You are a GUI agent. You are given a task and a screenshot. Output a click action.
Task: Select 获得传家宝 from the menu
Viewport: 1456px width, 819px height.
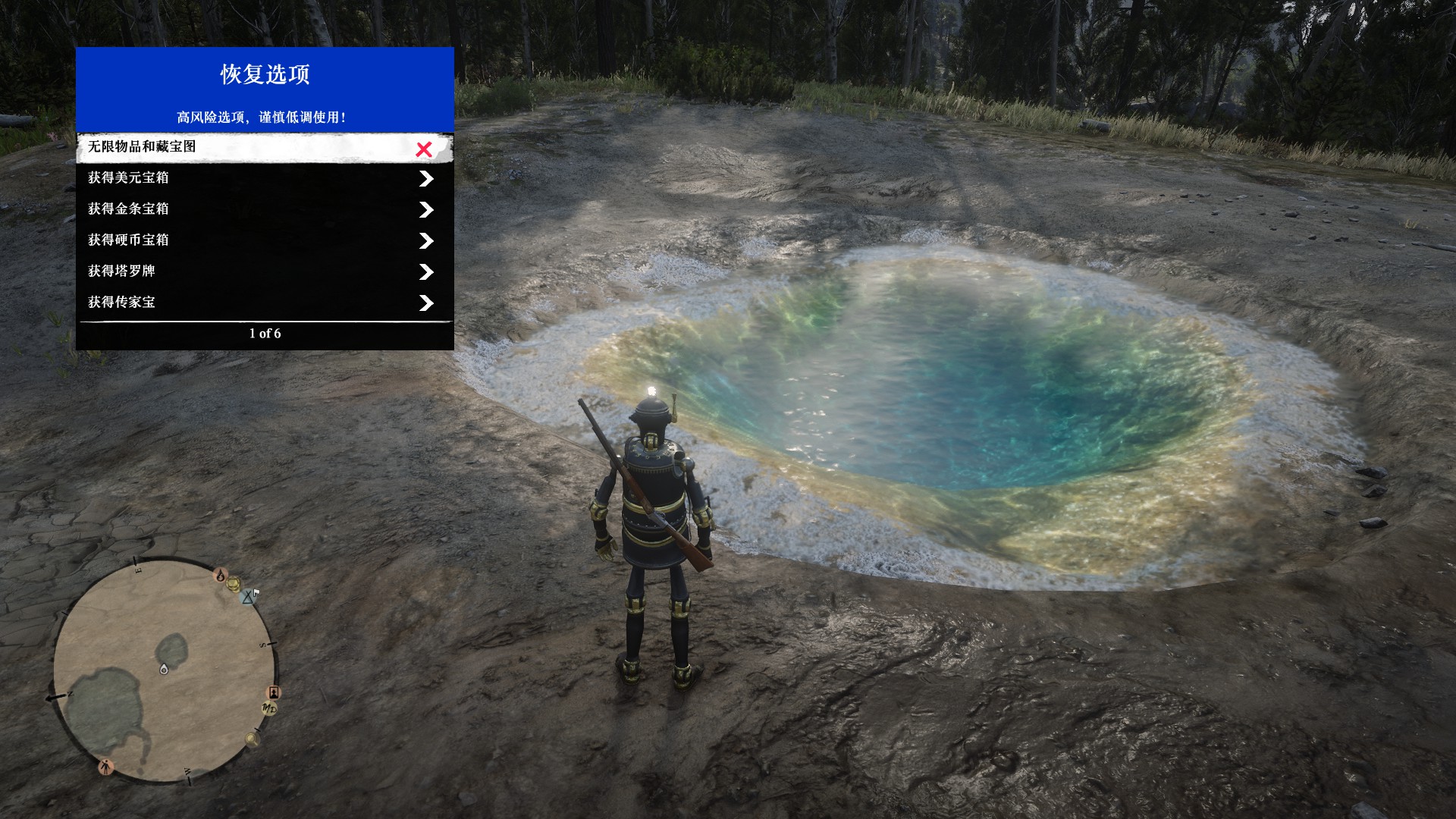[265, 303]
